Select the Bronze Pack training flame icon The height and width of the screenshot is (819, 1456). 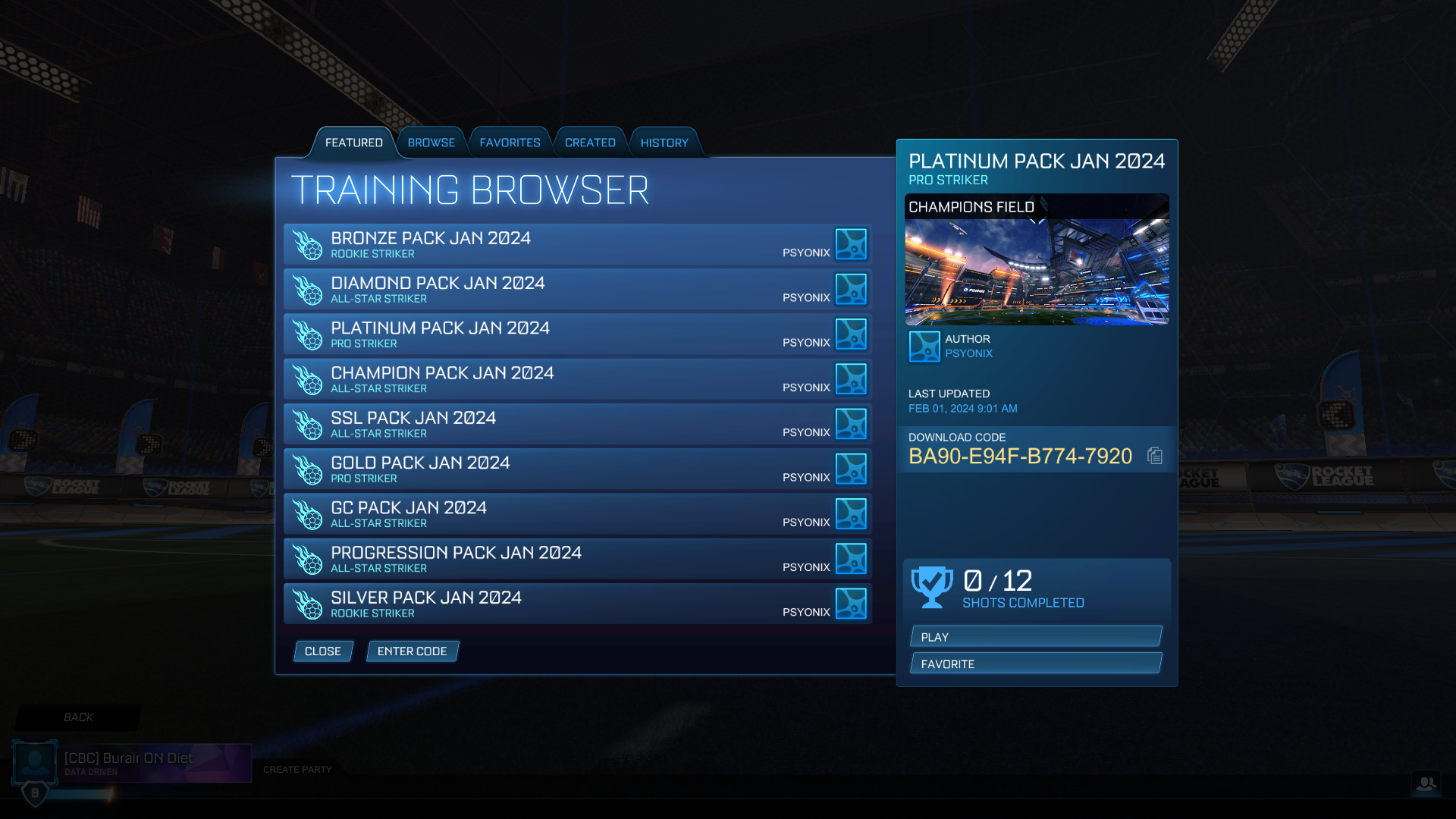click(x=309, y=243)
